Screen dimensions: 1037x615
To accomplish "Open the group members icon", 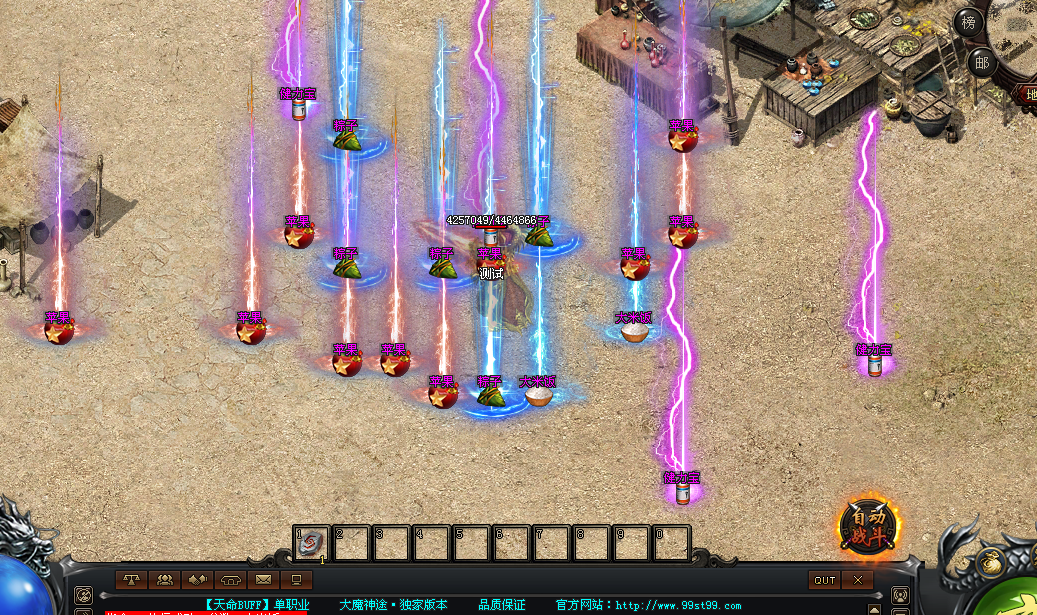I will point(164,579).
